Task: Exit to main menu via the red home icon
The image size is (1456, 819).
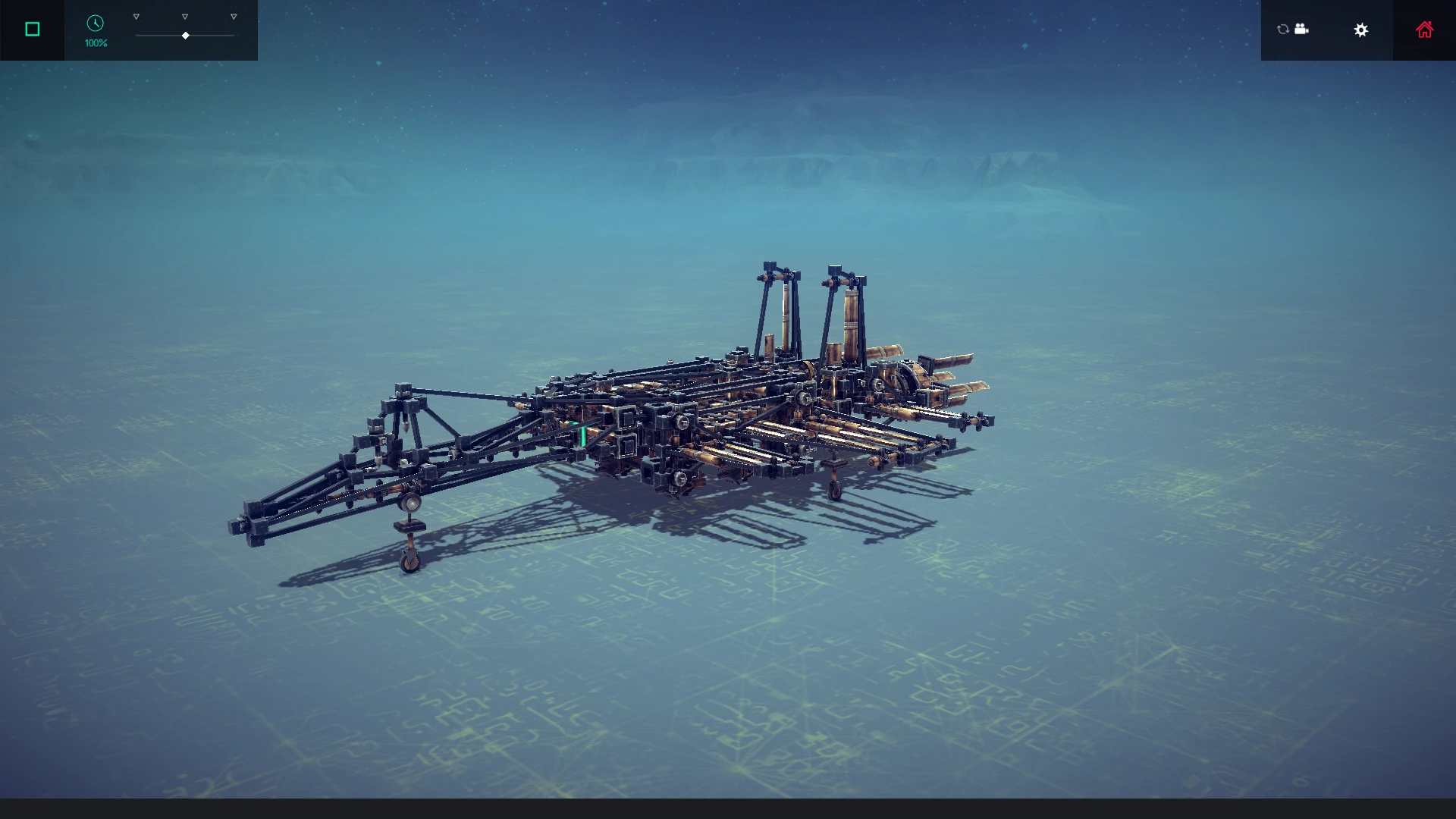Action: click(x=1425, y=30)
